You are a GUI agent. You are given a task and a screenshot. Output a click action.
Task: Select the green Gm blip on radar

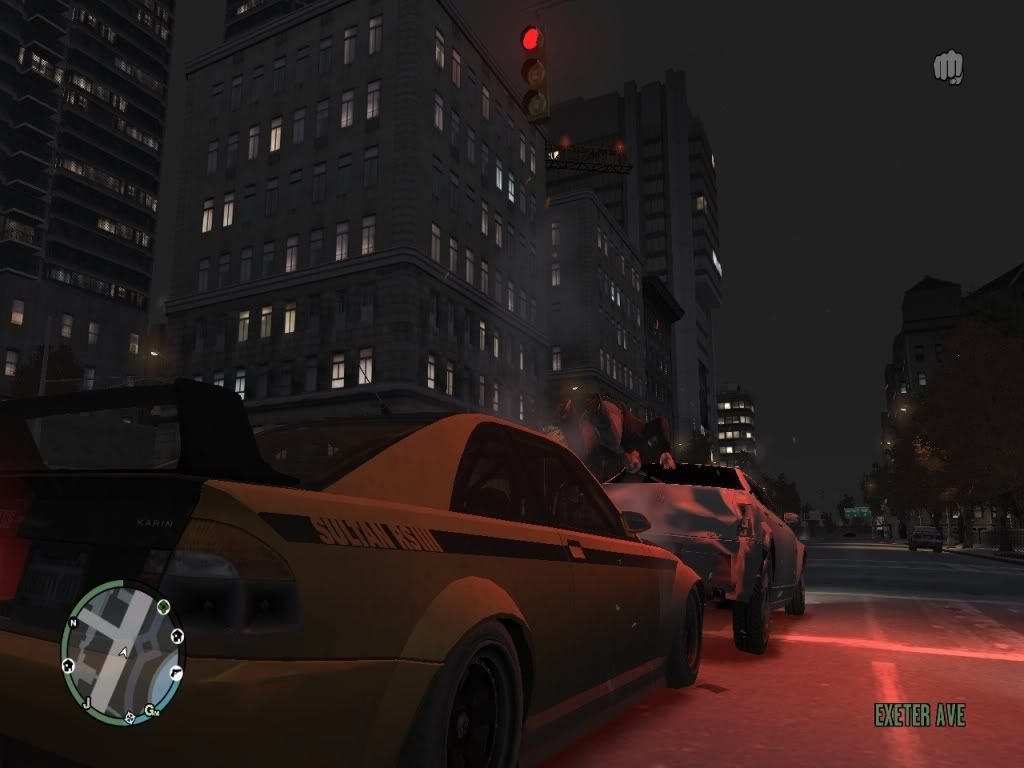(x=151, y=711)
